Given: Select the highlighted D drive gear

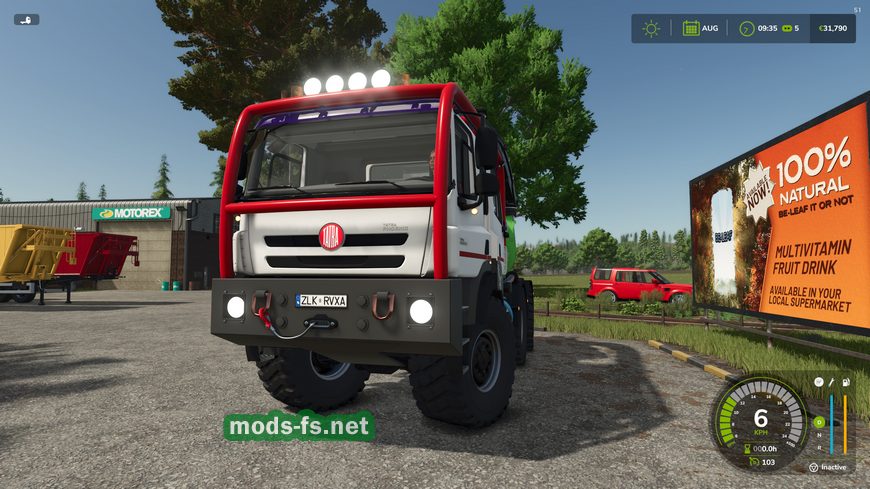Looking at the screenshot, I should point(818,422).
